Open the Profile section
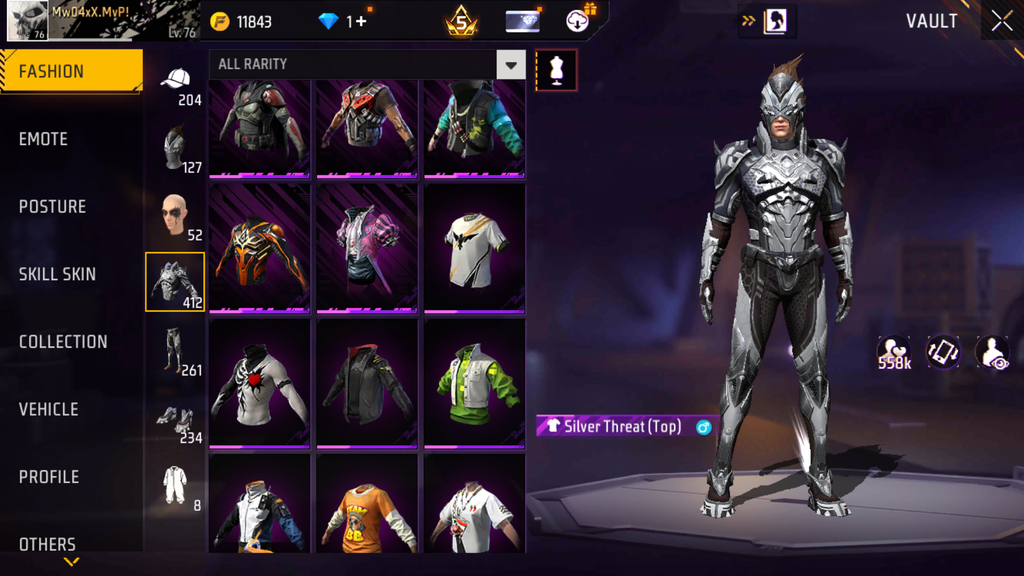This screenshot has height=576, width=1024. 49,477
